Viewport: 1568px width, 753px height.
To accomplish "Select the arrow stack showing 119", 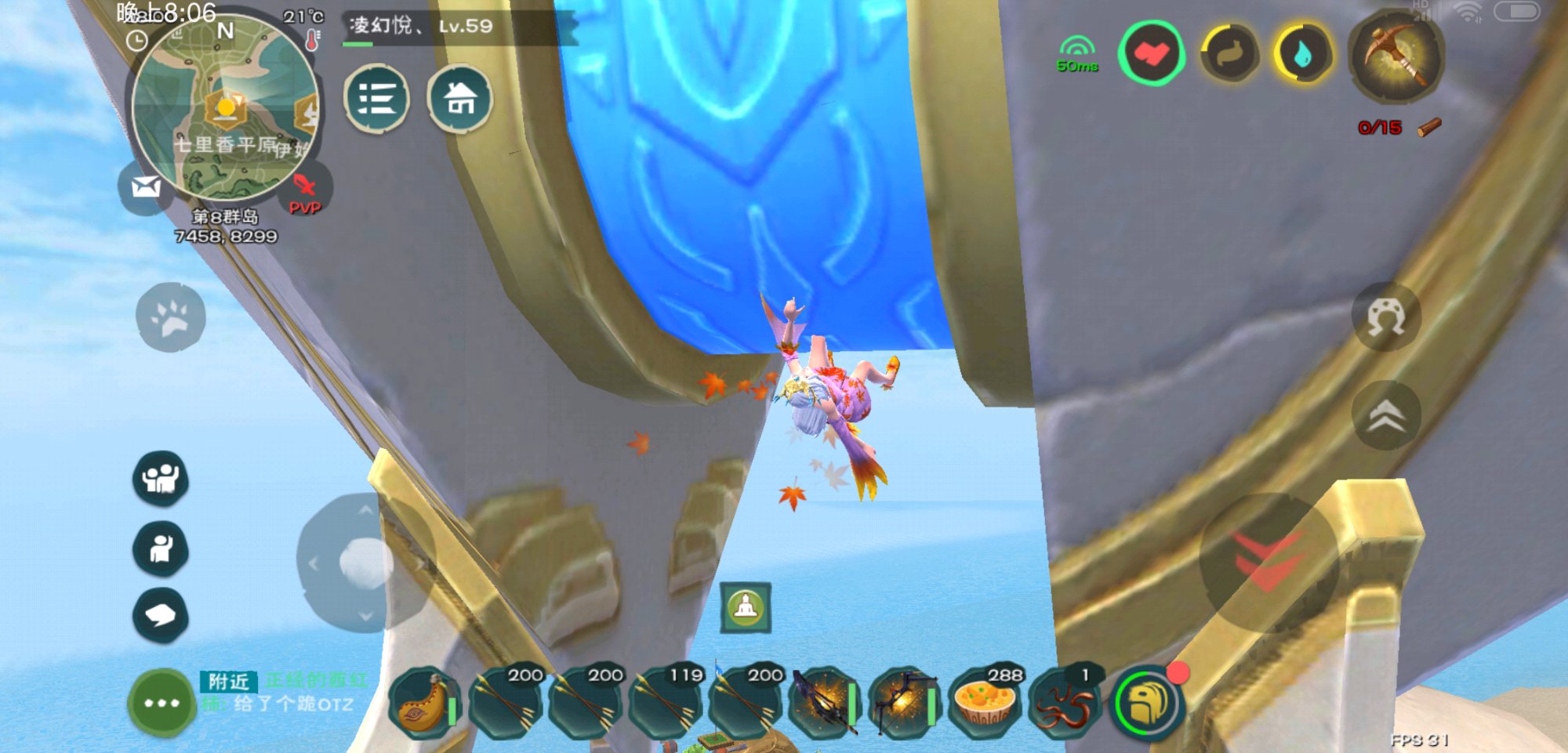I will [666, 703].
